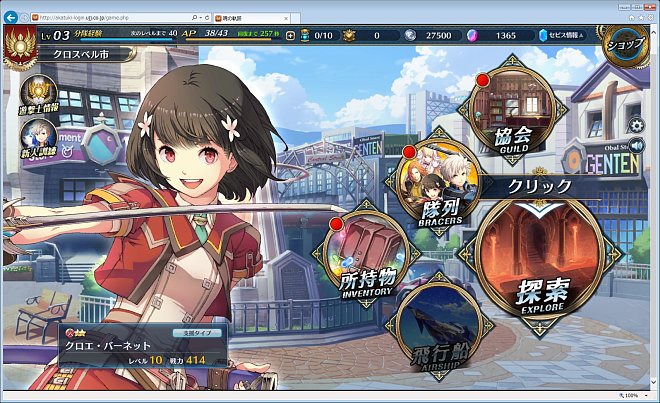Click the plus button beside AP recovery
Image resolution: width=660 pixels, height=403 pixels.
tap(291, 35)
